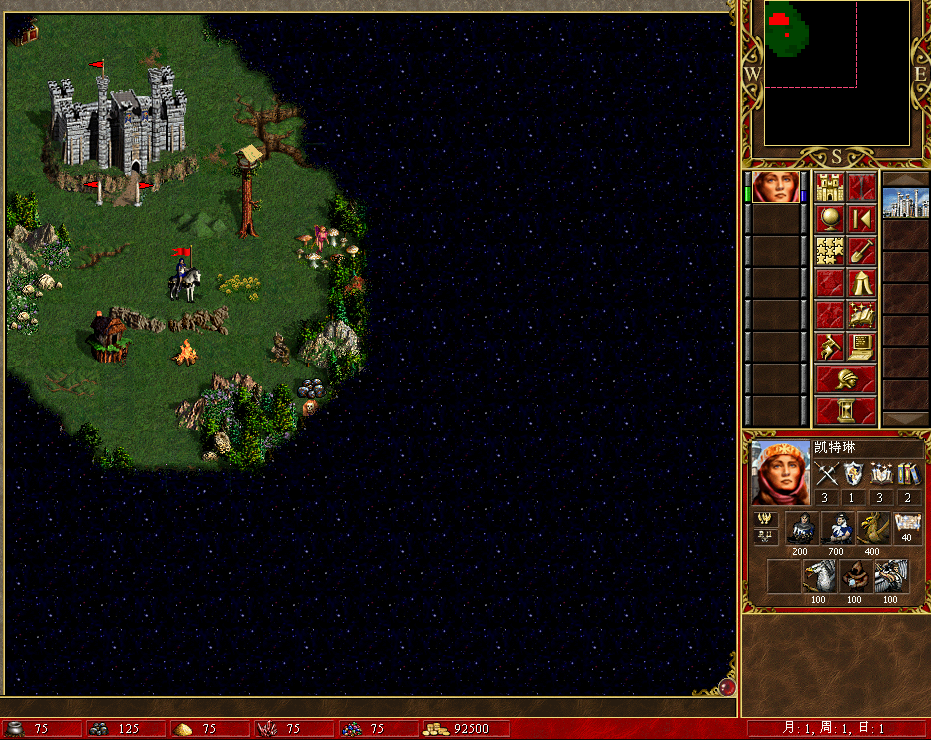Select the castle town in the town list
This screenshot has width=931, height=740.
(x=905, y=203)
